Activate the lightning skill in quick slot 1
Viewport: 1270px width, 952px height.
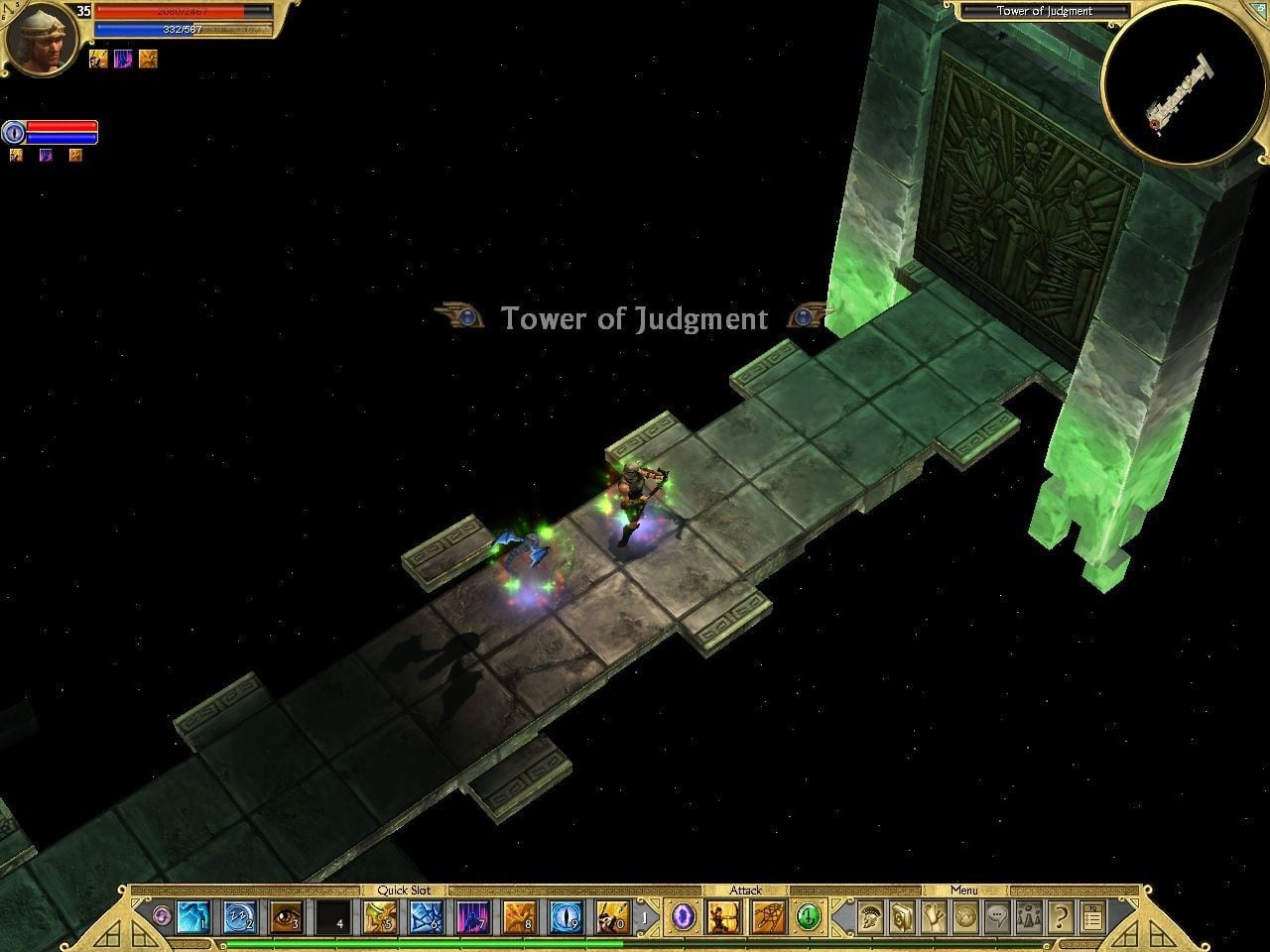pyautogui.click(x=191, y=917)
